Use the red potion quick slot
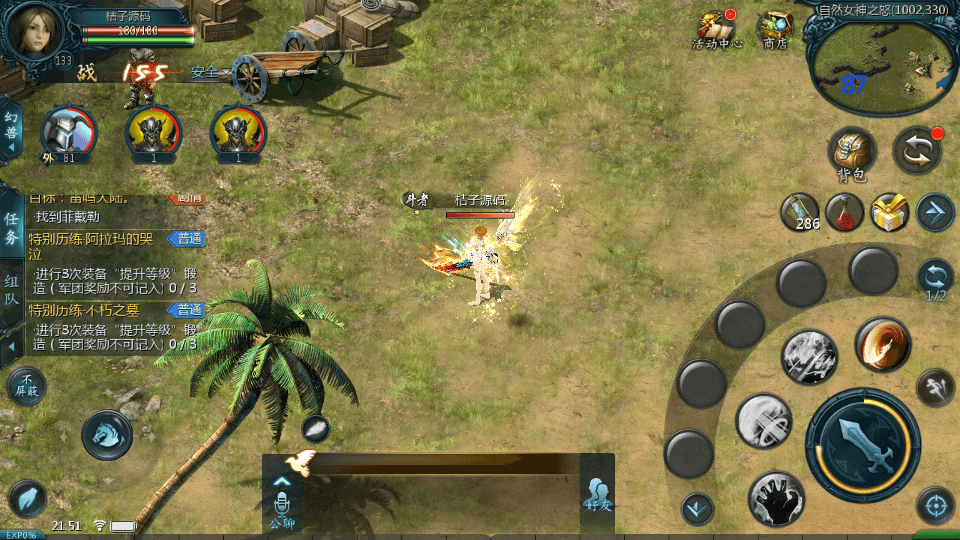The width and height of the screenshot is (960, 540). tap(845, 211)
